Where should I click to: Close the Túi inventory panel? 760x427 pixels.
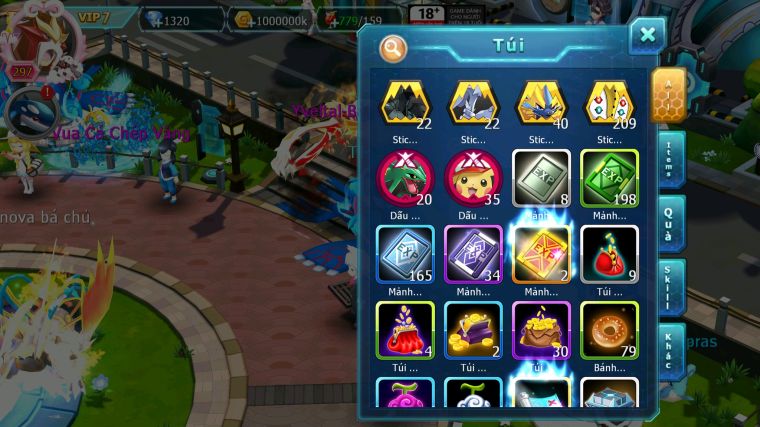click(x=647, y=36)
